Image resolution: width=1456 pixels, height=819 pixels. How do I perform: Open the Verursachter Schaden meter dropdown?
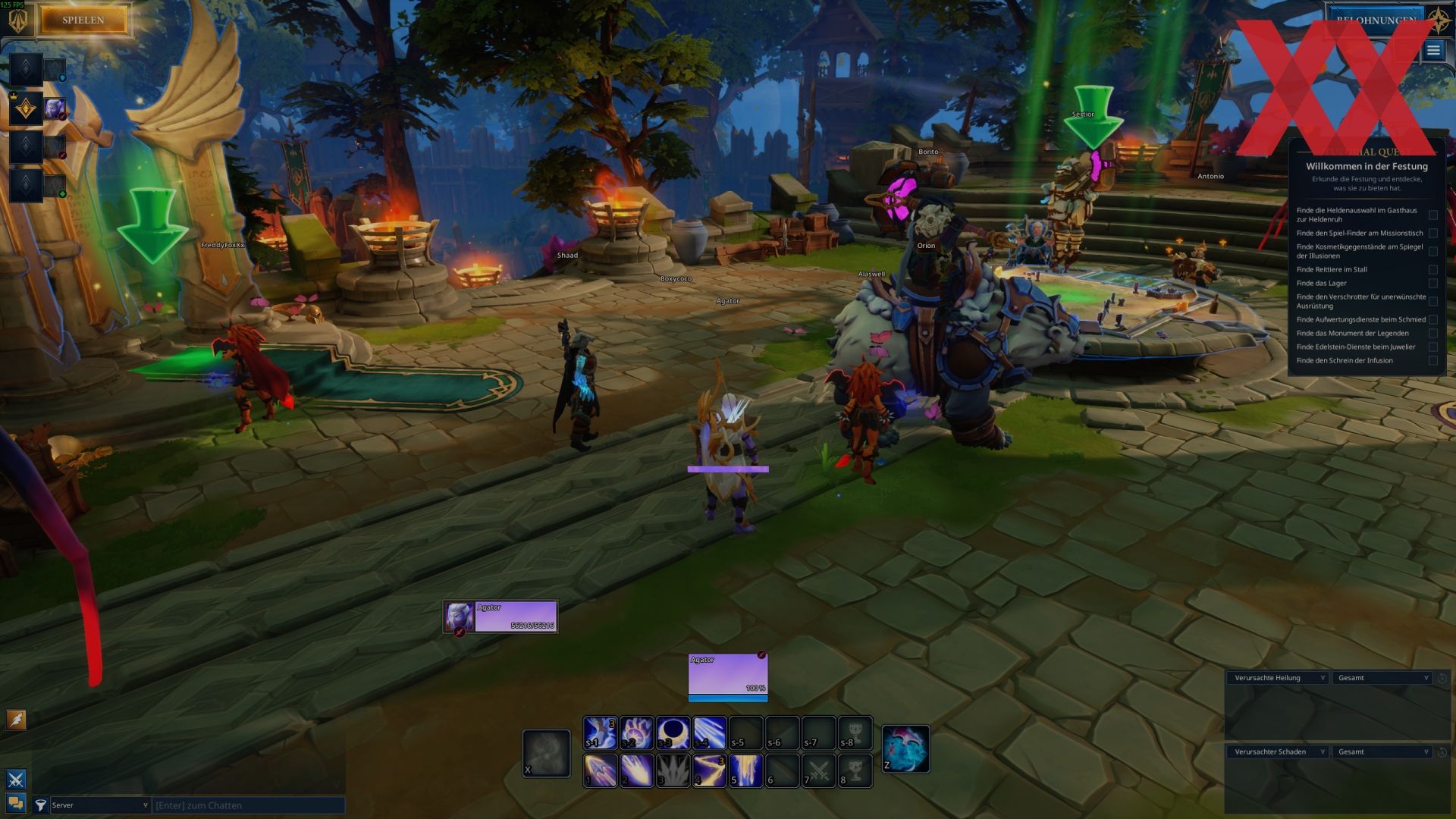[1279, 752]
